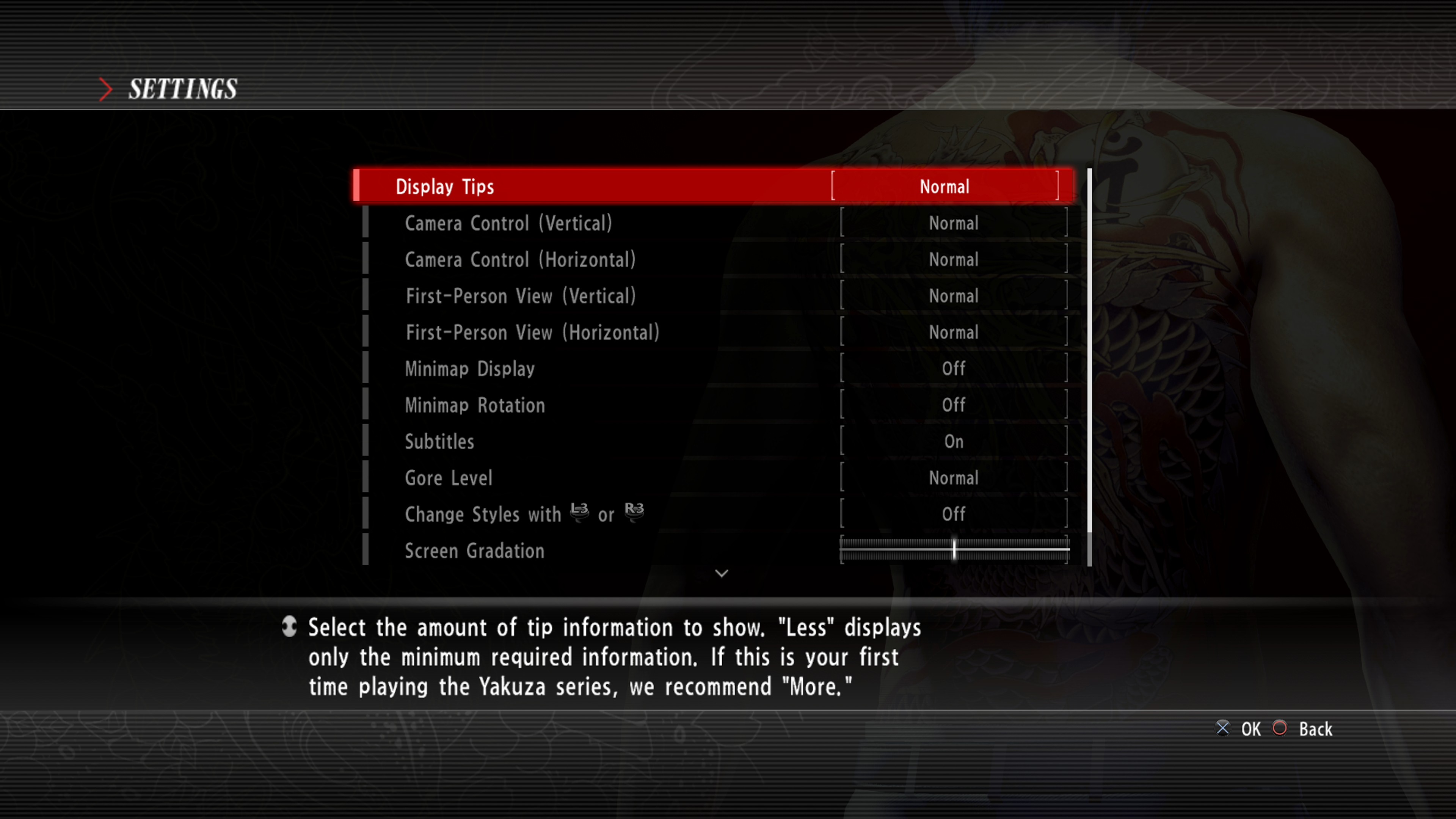Click the Screen Gradation slider
Viewport: 1456px width, 819px height.
[954, 549]
